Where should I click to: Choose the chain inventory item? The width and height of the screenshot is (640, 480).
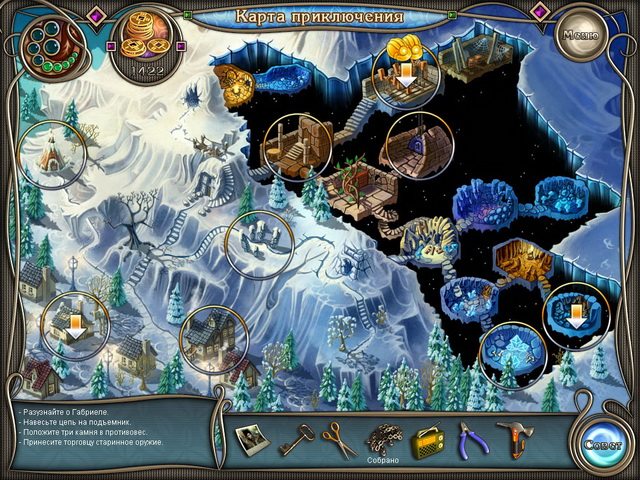[382, 435]
